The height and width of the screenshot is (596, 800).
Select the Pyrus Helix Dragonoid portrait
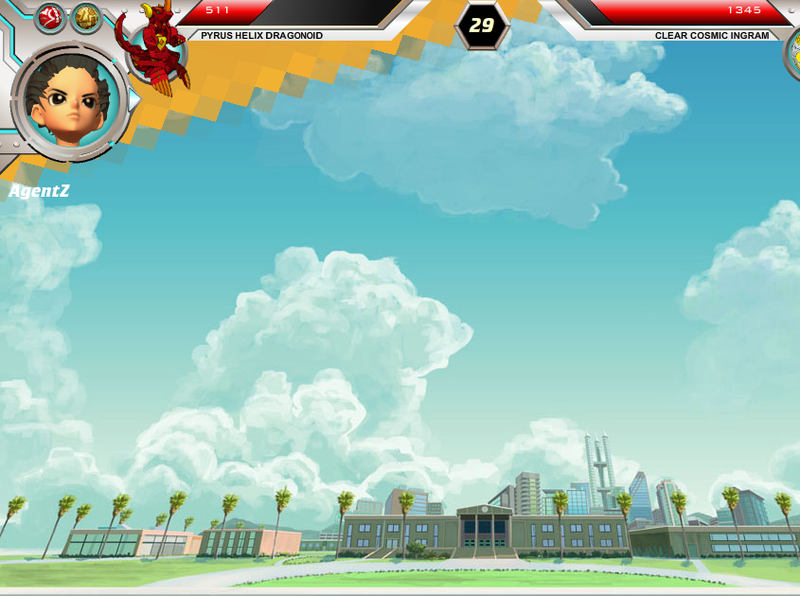tap(155, 48)
